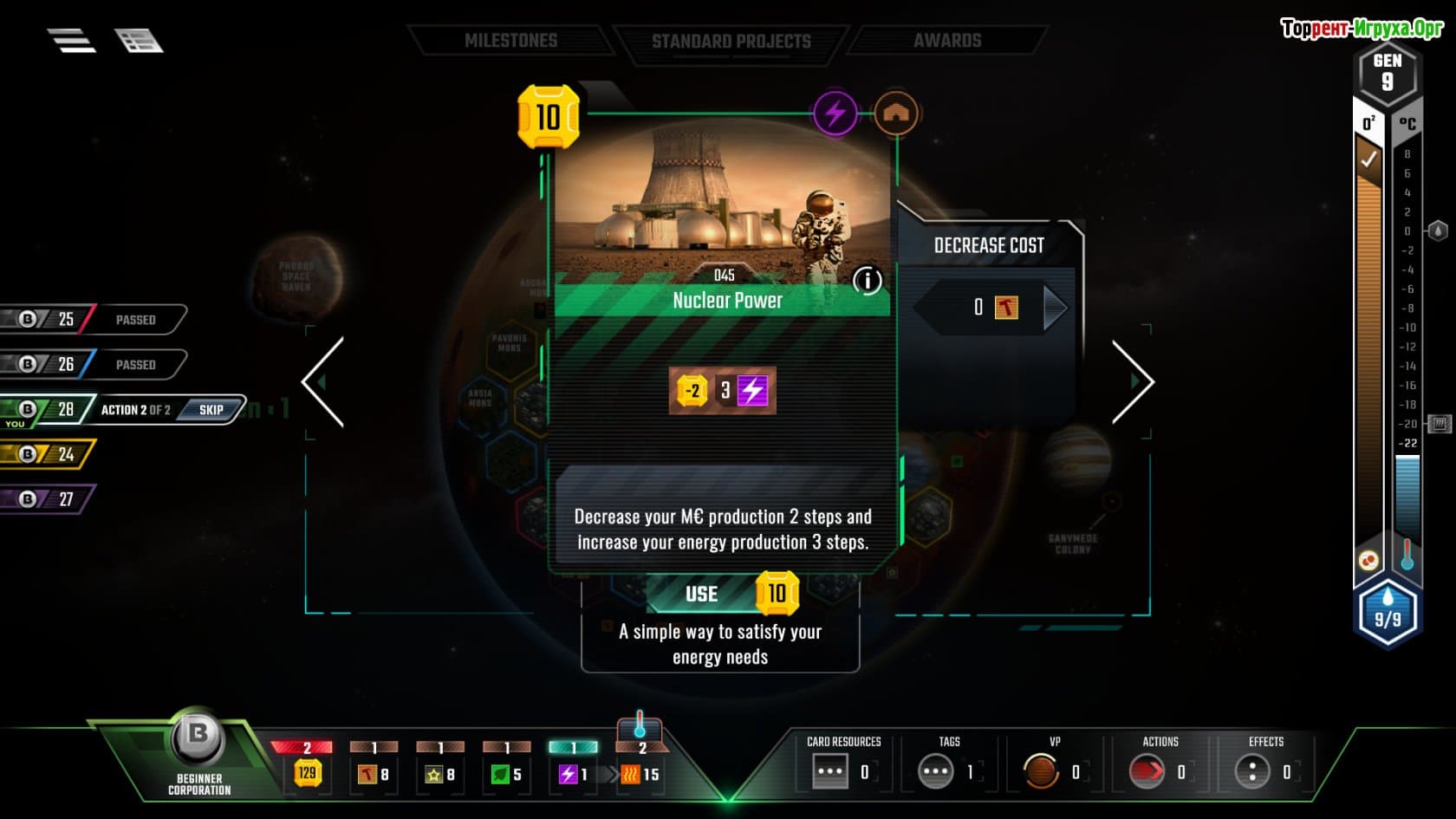Open the hamburger main menu

71,40
